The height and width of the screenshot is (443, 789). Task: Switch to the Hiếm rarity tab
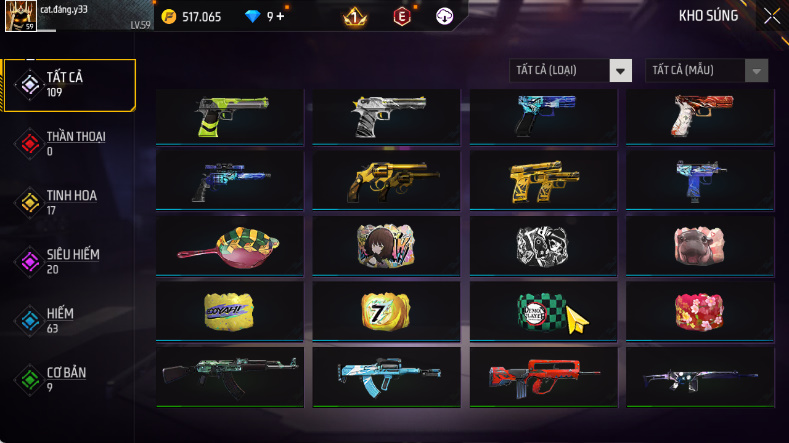pos(70,320)
